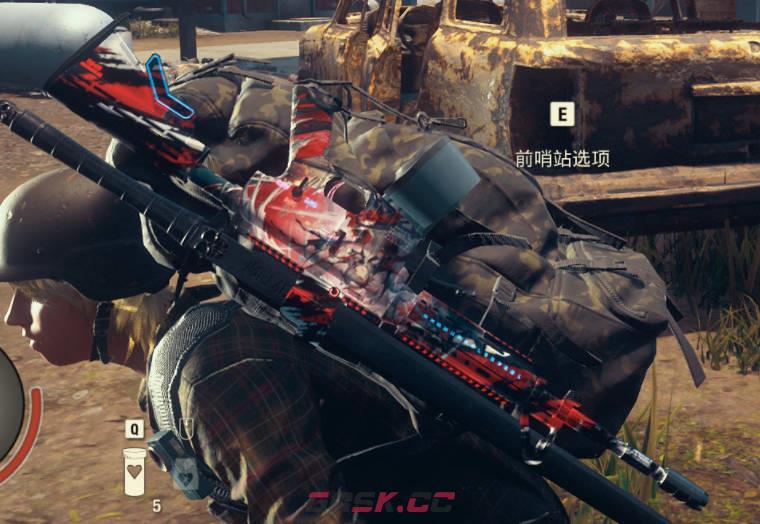
Task: Select the heart pill bottle item slot
Action: 135,470
